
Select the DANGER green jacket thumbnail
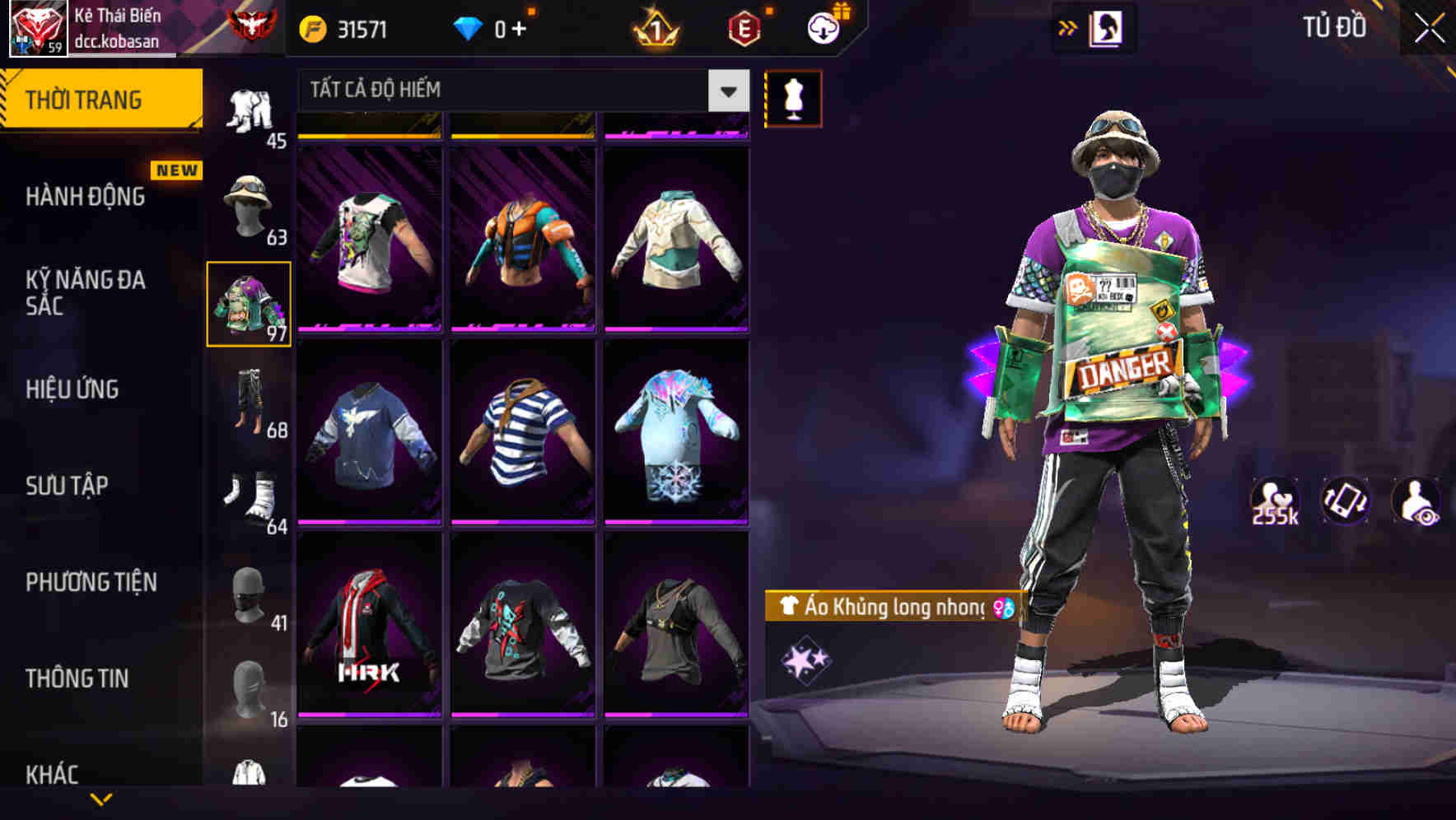coord(248,303)
